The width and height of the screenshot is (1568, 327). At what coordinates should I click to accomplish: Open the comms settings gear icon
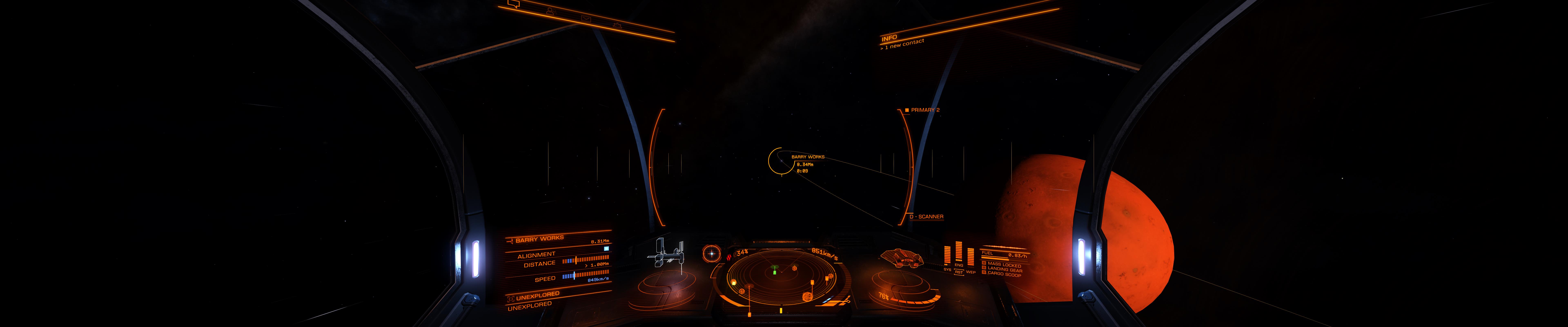[617, 26]
